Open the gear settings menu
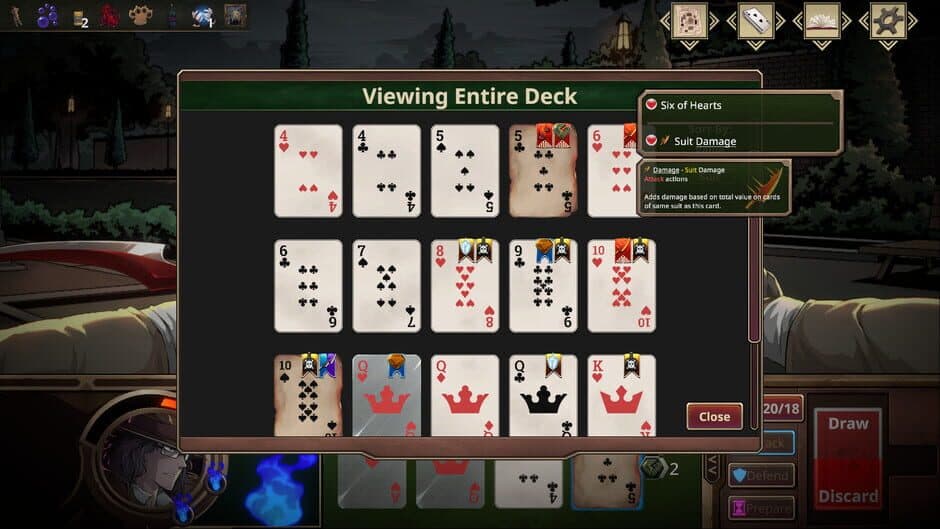940x529 pixels. point(887,21)
